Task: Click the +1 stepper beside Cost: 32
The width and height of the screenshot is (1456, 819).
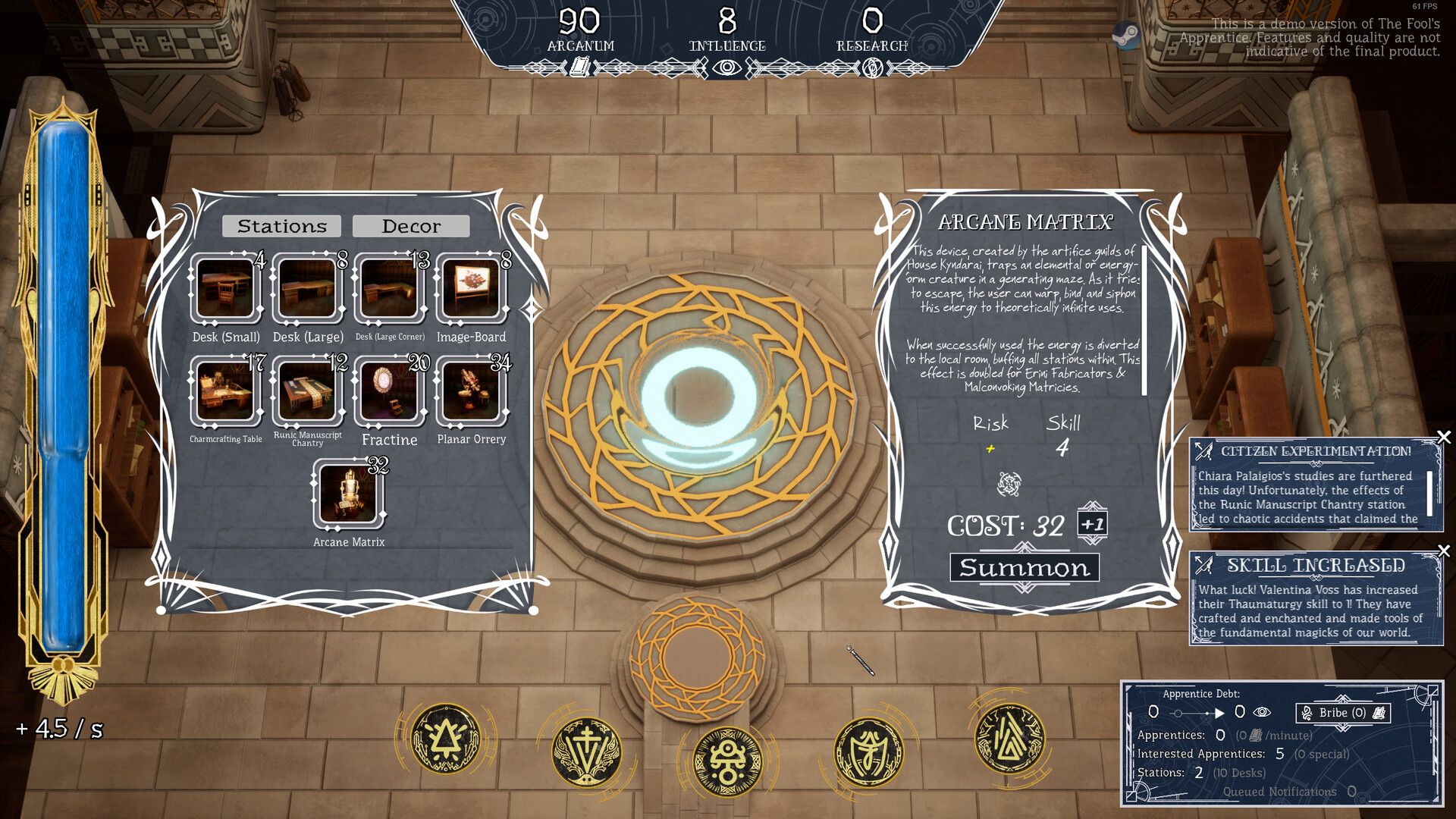Action: pos(1092,525)
